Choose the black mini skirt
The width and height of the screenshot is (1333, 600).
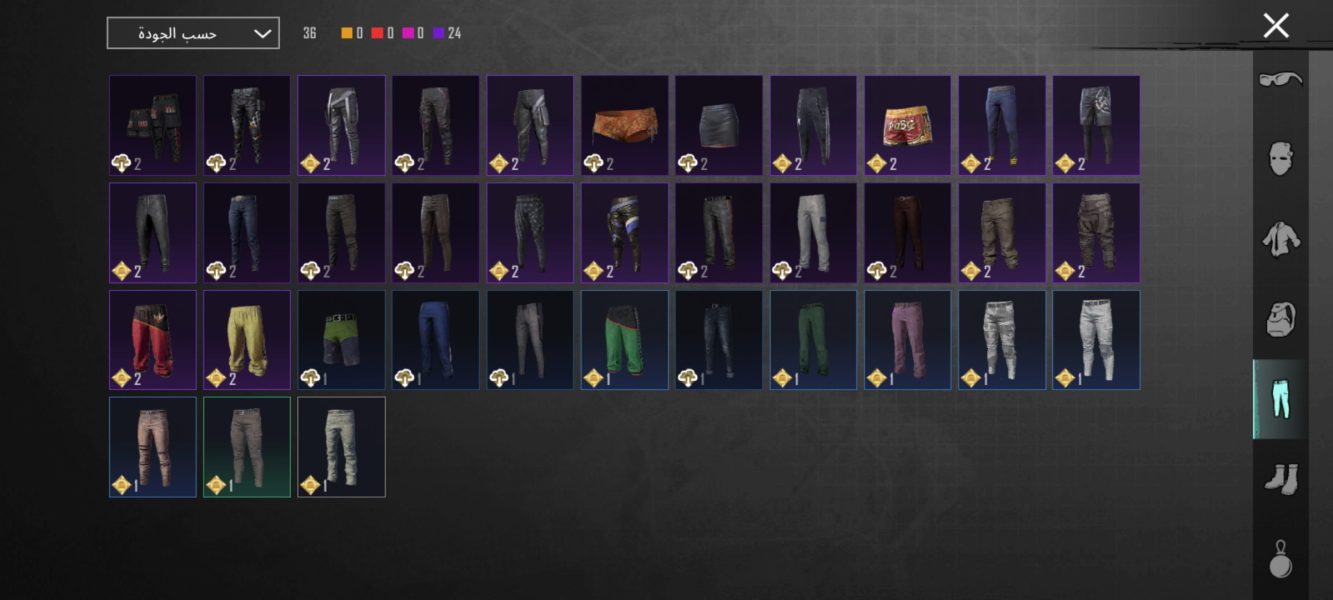coord(718,125)
